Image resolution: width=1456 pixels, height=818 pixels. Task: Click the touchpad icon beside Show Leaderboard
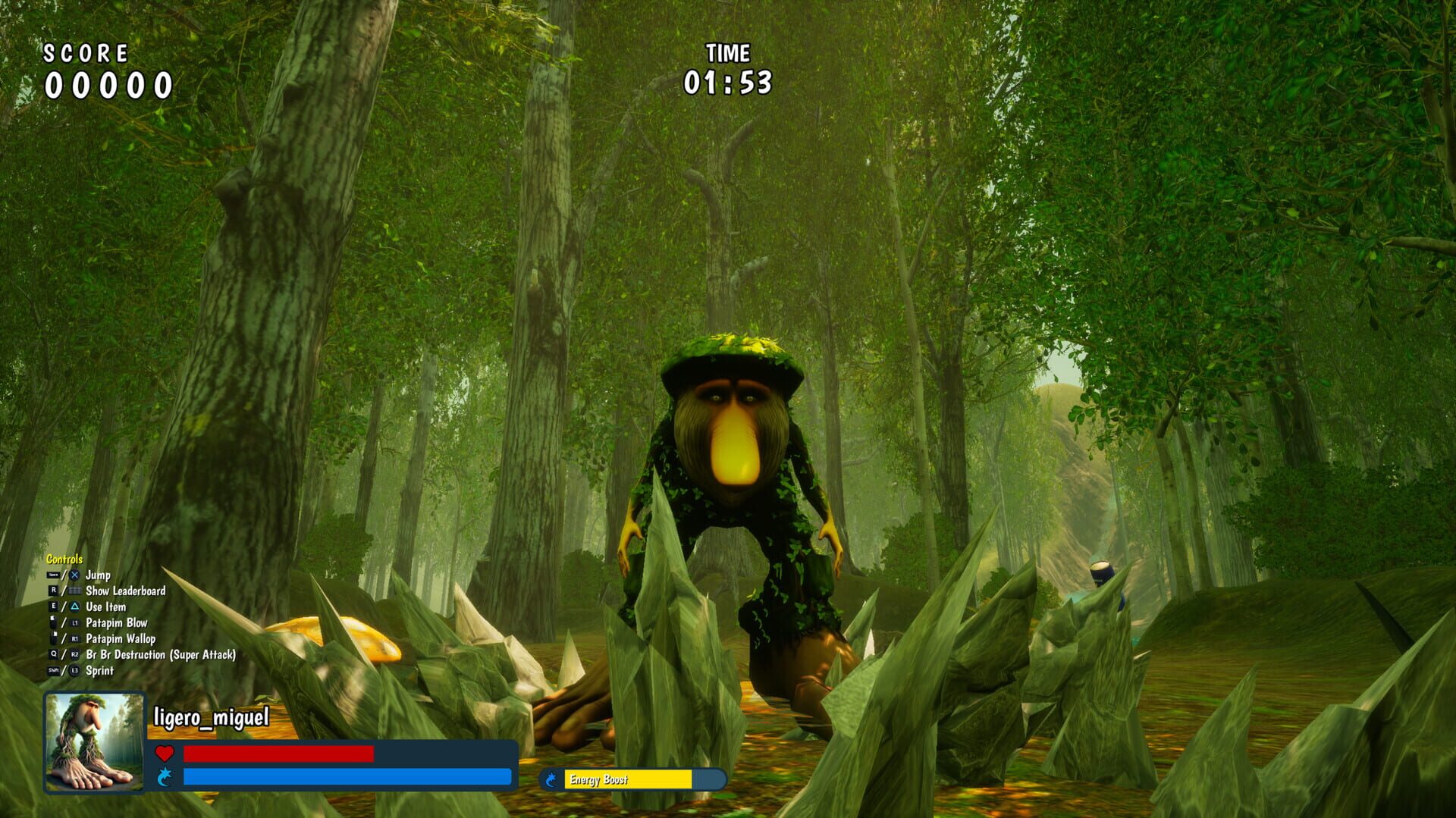[76, 590]
